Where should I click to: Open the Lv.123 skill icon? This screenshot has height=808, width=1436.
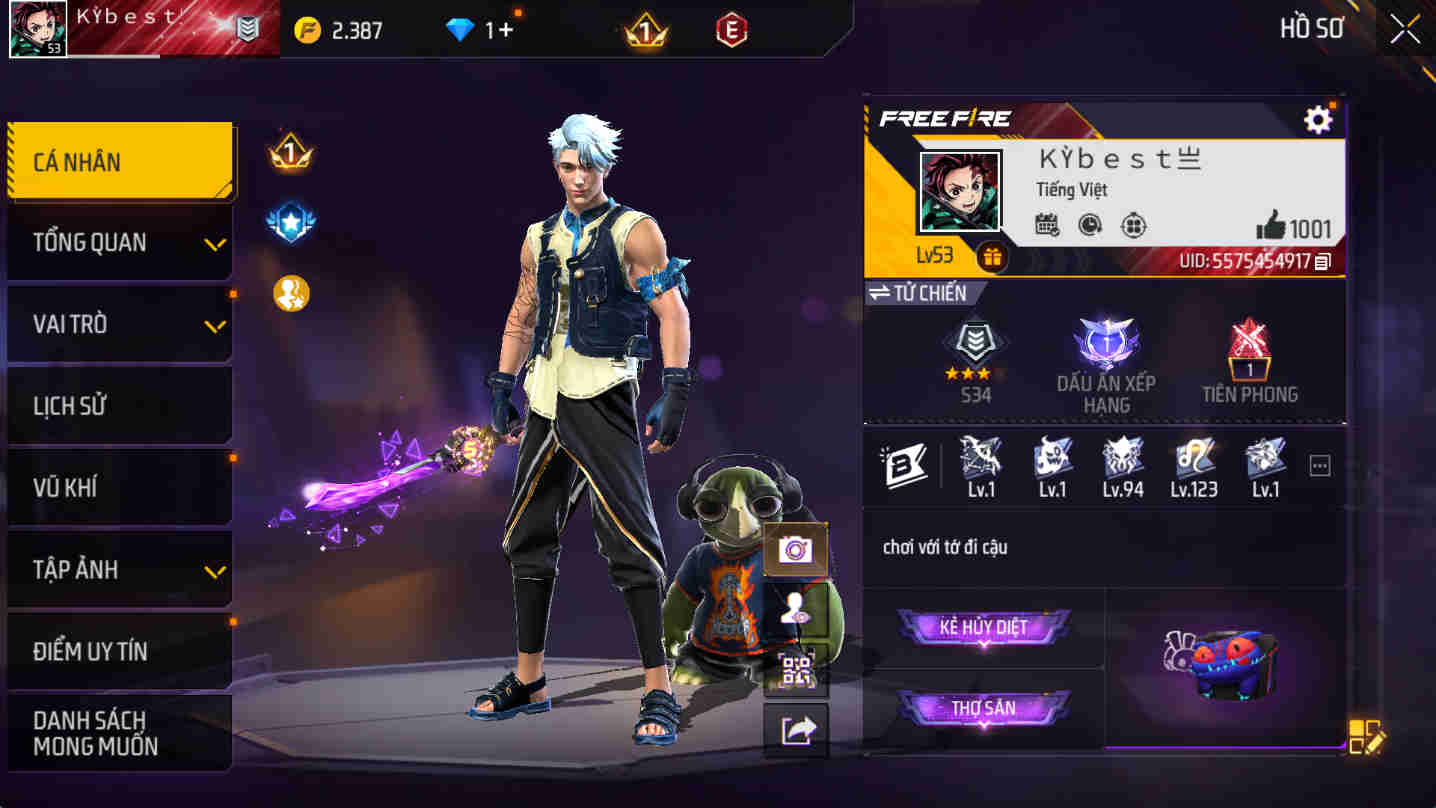pyautogui.click(x=1193, y=466)
